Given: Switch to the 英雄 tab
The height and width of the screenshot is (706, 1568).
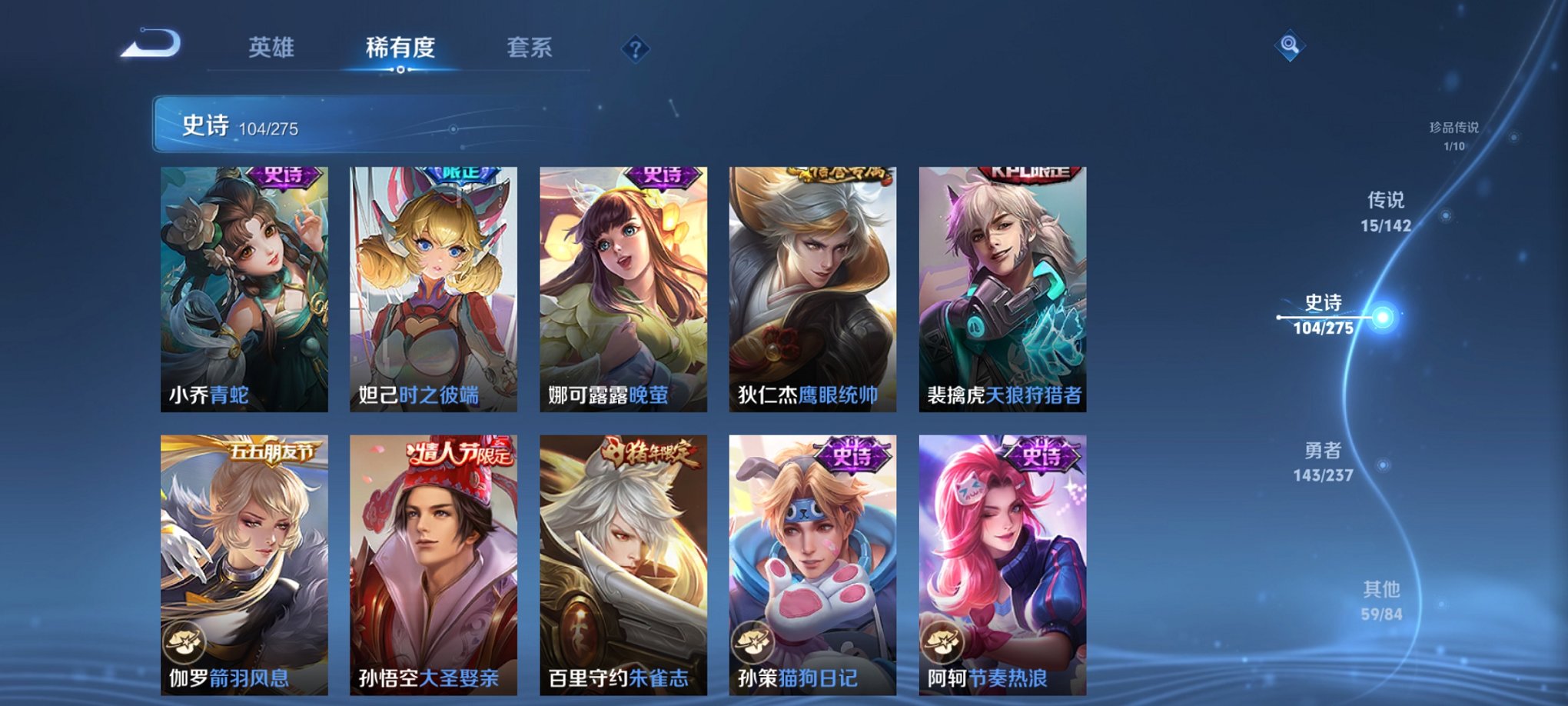Looking at the screenshot, I should tap(274, 48).
